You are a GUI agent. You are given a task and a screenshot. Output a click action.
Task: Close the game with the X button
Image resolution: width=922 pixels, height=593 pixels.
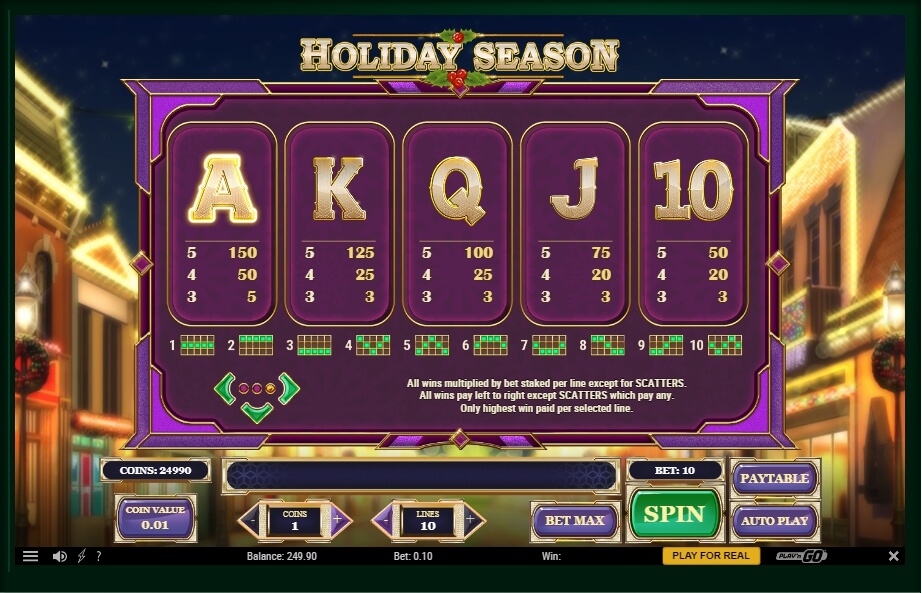click(893, 556)
